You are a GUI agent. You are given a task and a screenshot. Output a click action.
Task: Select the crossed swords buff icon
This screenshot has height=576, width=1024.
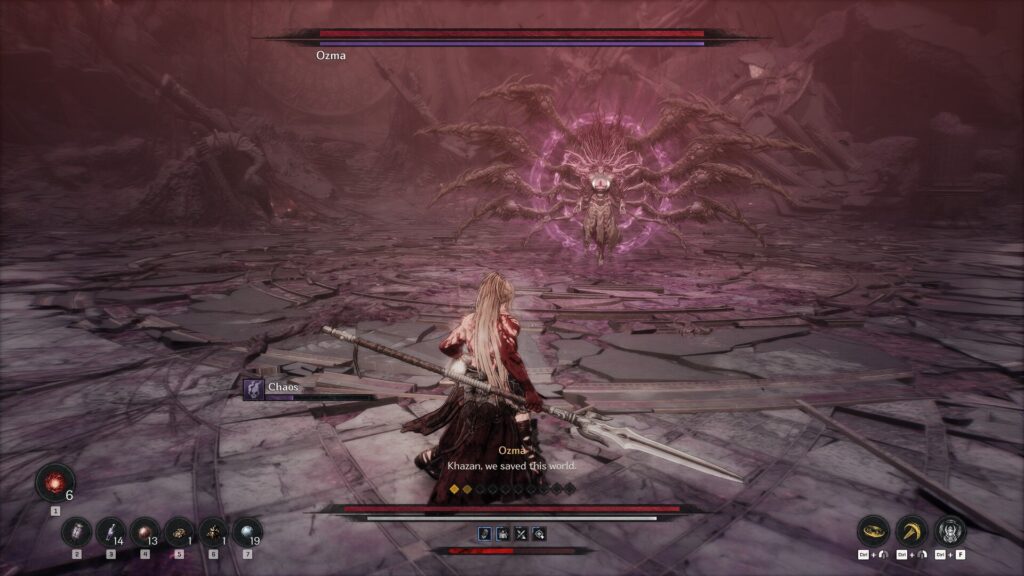tap(521, 534)
